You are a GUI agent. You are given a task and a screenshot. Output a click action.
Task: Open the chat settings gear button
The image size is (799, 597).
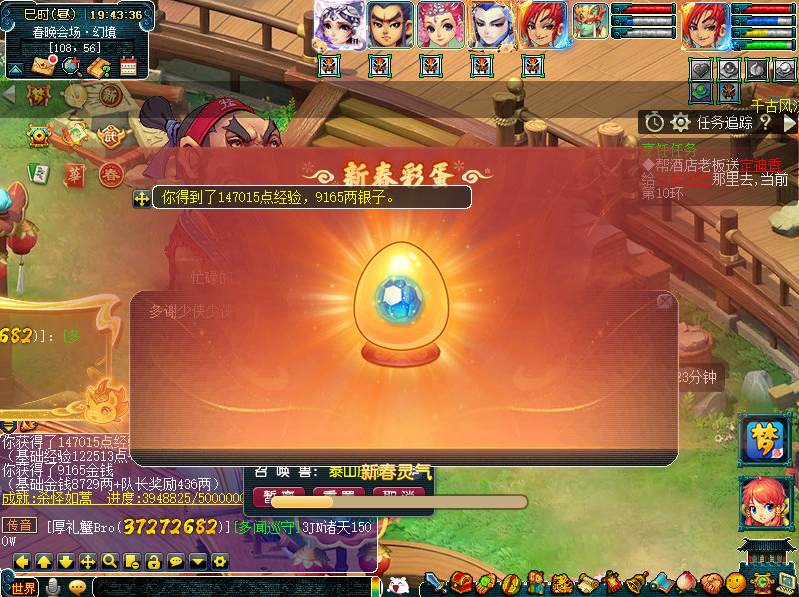pyautogui.click(x=219, y=561)
